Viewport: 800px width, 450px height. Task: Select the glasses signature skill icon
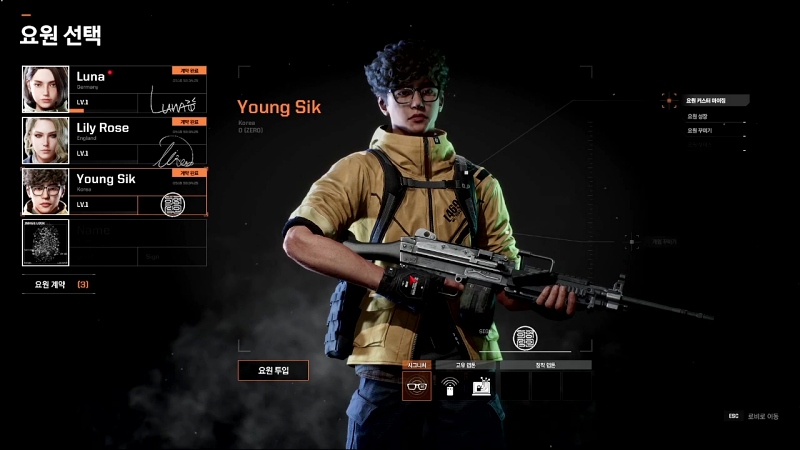[417, 386]
